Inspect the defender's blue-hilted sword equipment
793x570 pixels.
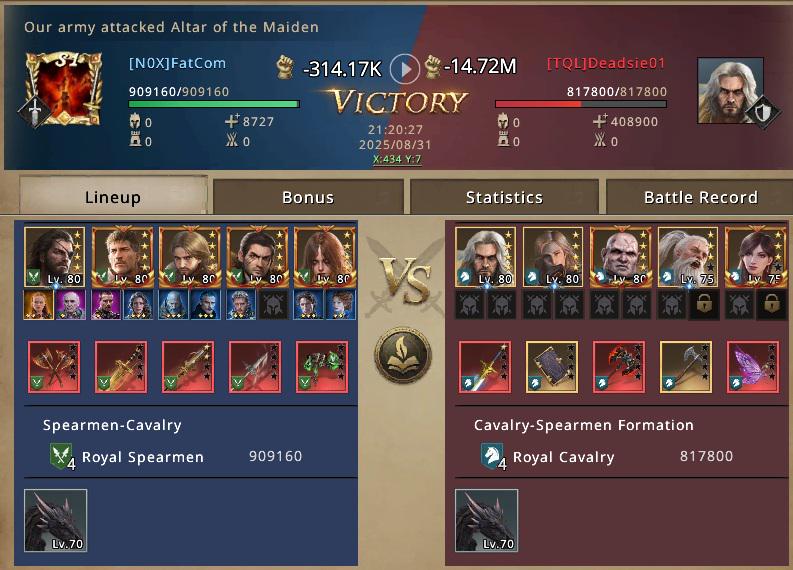(484, 366)
